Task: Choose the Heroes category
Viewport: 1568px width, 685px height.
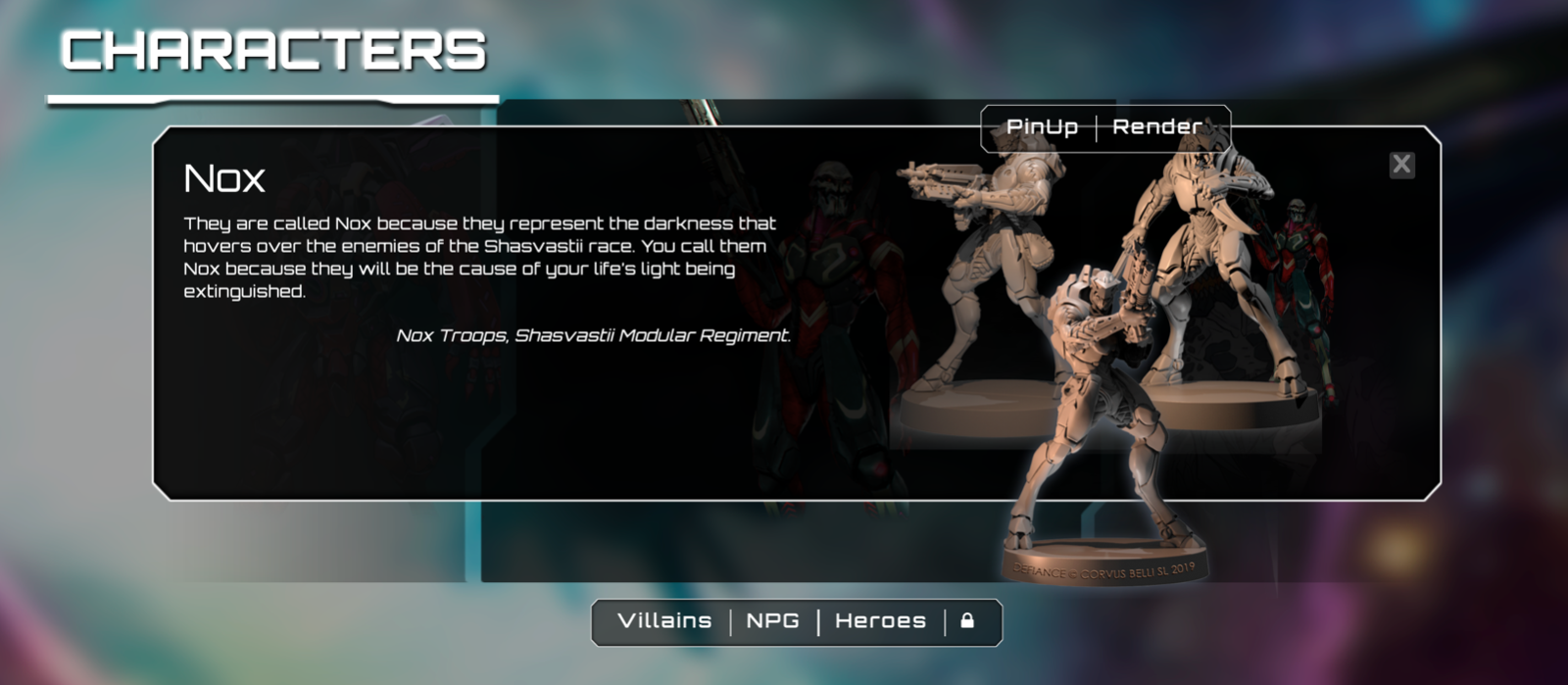Action: pyautogui.click(x=880, y=621)
